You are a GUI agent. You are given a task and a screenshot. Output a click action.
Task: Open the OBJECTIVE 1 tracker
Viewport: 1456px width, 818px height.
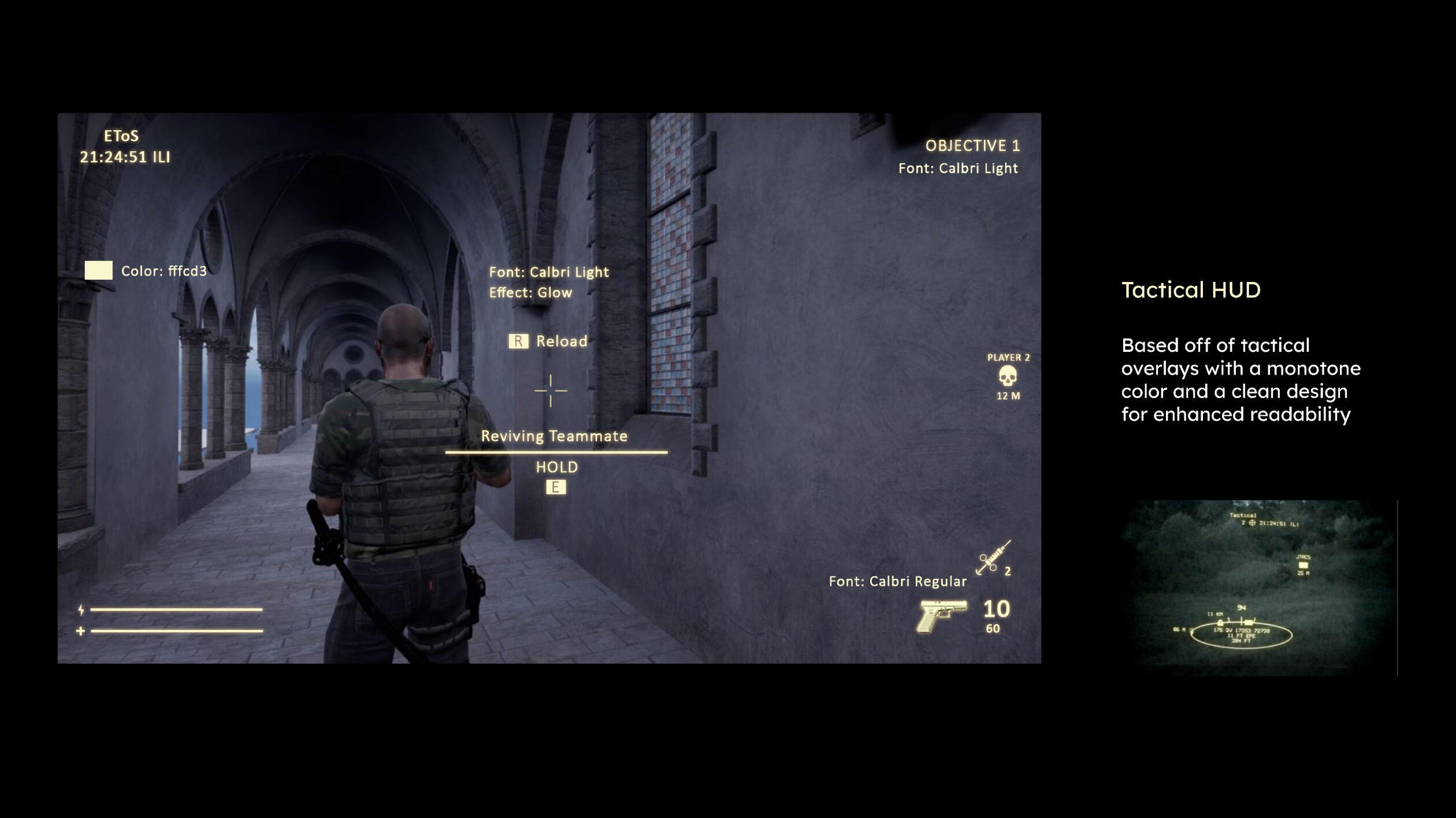coord(972,146)
